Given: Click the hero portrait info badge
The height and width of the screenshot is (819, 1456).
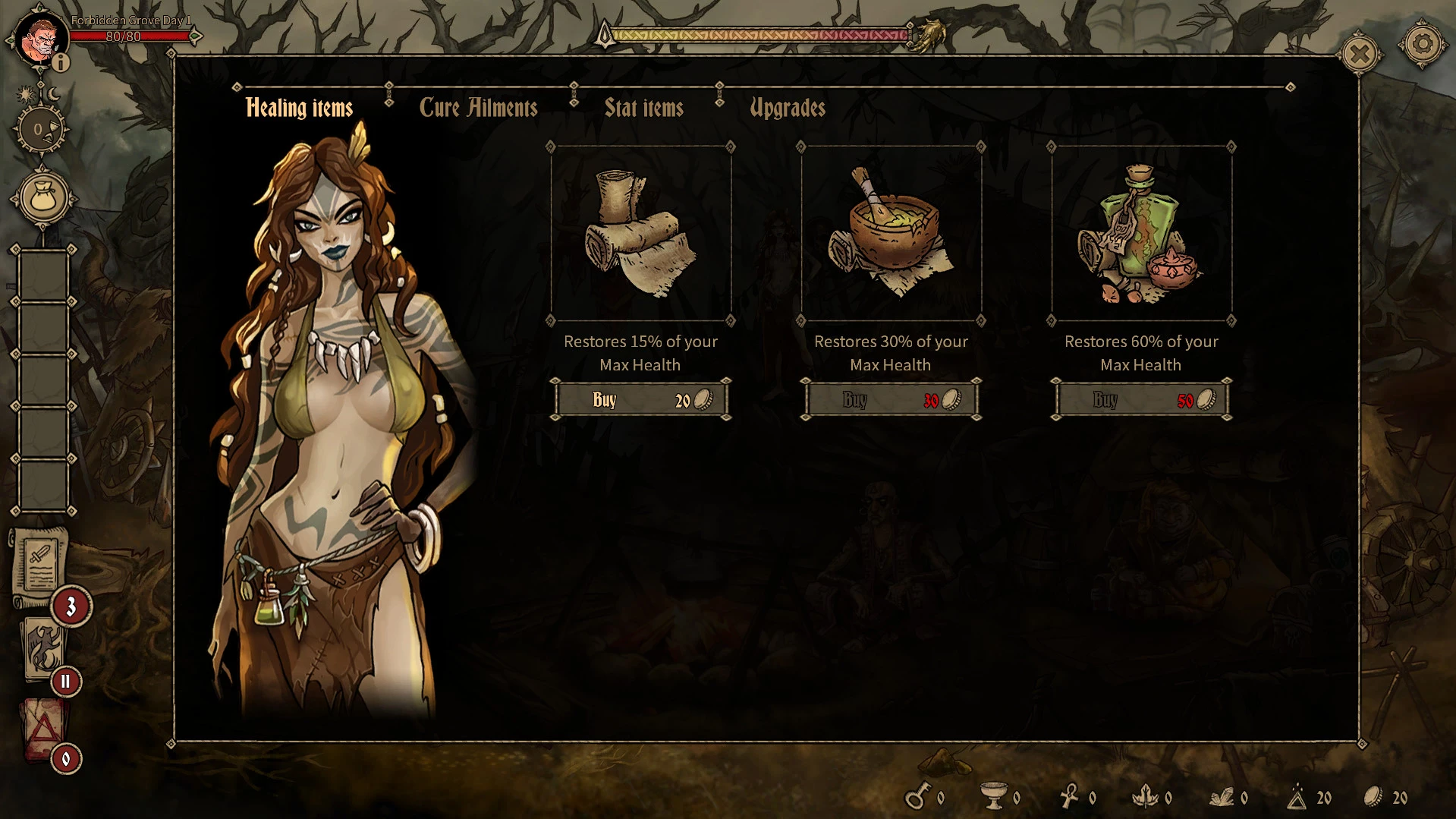Looking at the screenshot, I should point(60,62).
